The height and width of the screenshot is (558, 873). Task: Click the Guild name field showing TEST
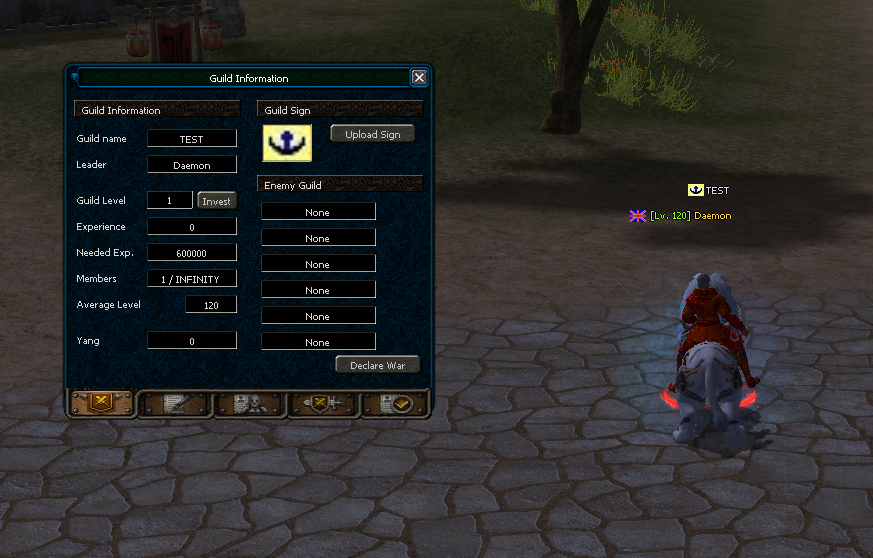192,139
